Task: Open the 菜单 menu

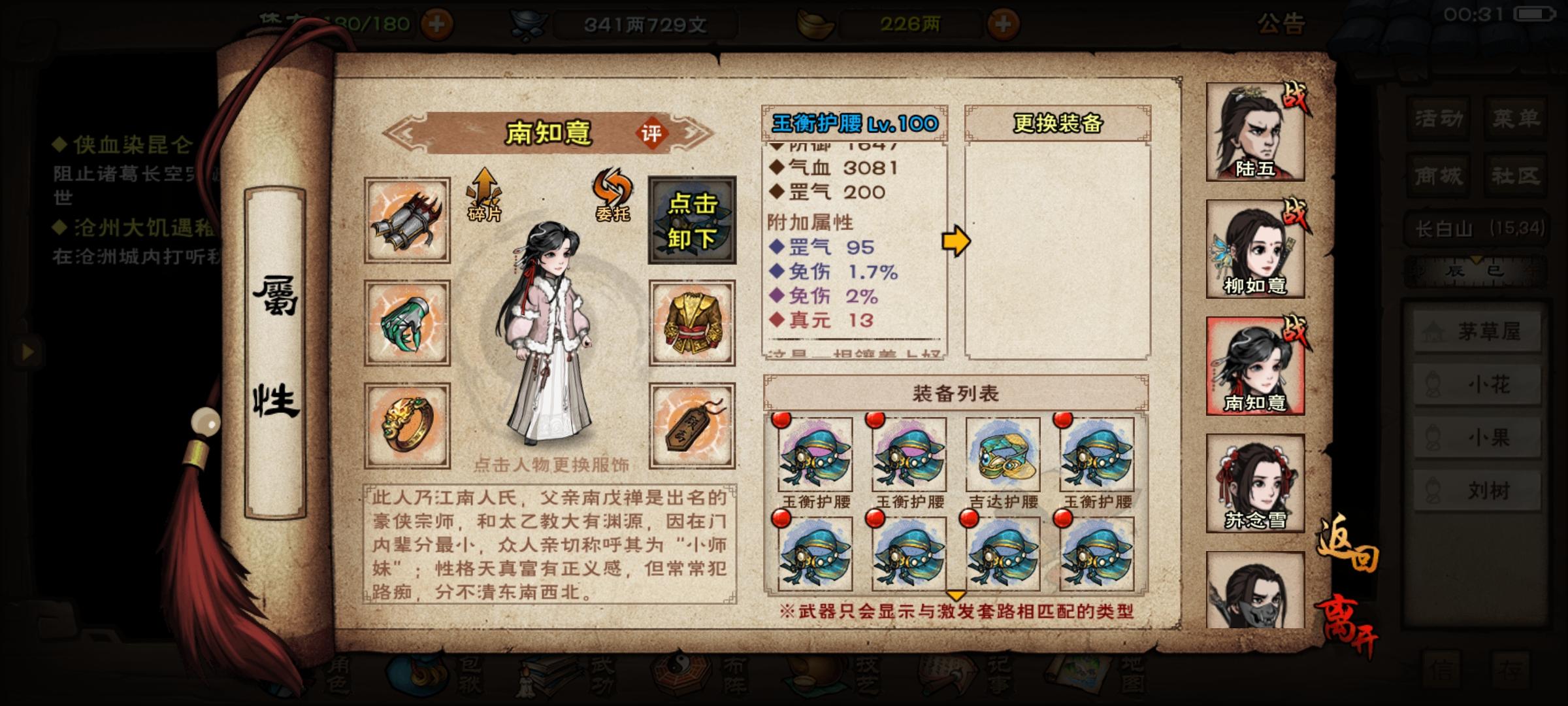Action: (x=1517, y=119)
